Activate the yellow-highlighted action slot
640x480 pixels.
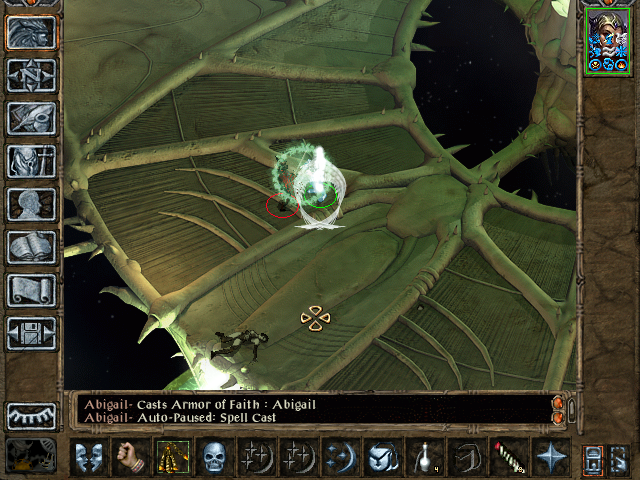173,457
